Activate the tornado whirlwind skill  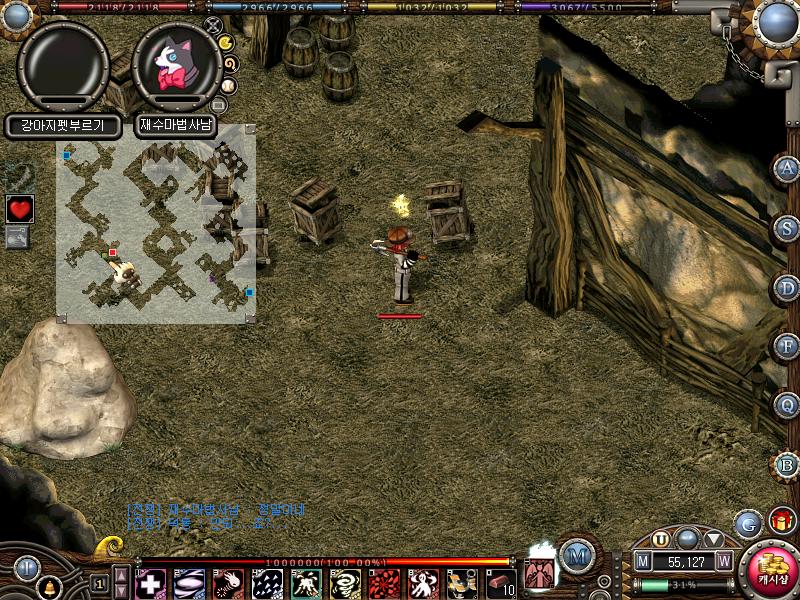pos(345,584)
